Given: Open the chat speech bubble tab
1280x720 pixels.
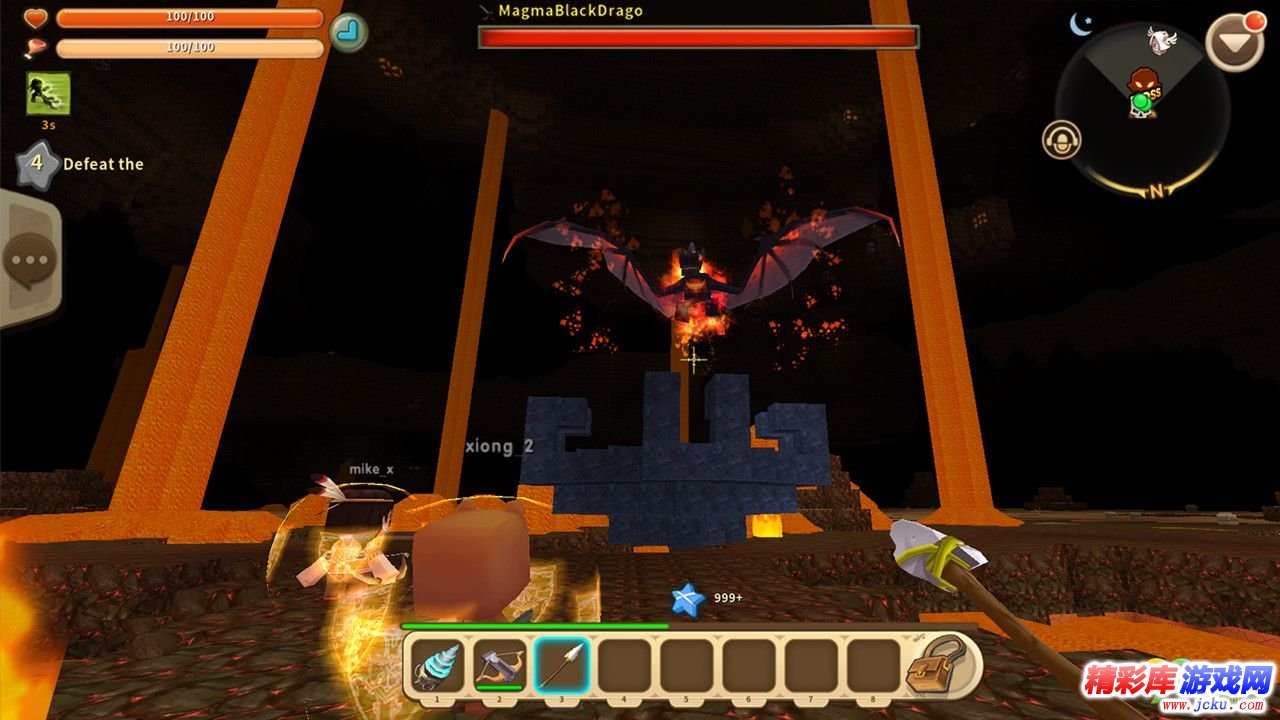Looking at the screenshot, I should [x=29, y=260].
